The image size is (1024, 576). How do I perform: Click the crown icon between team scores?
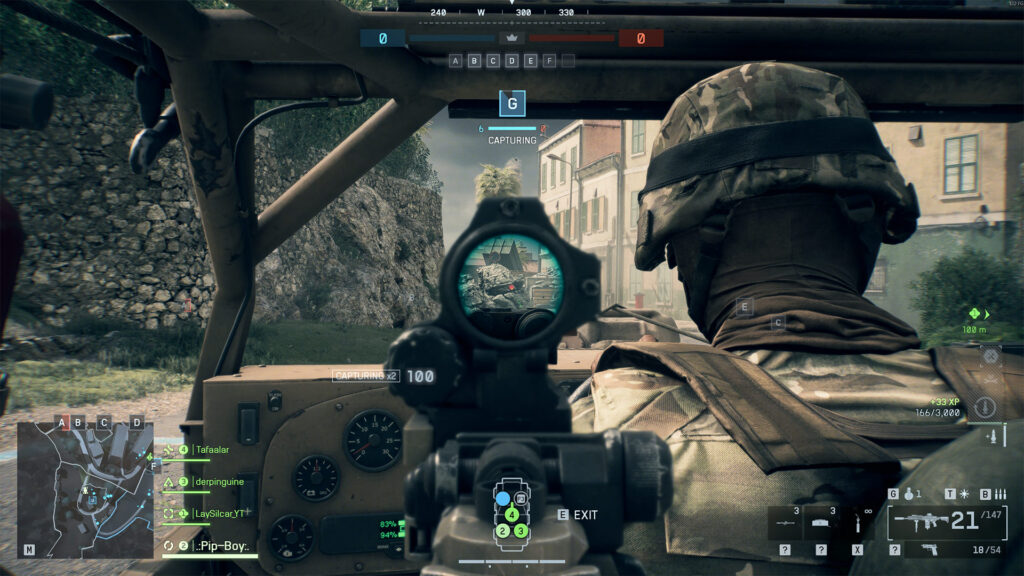coord(512,38)
